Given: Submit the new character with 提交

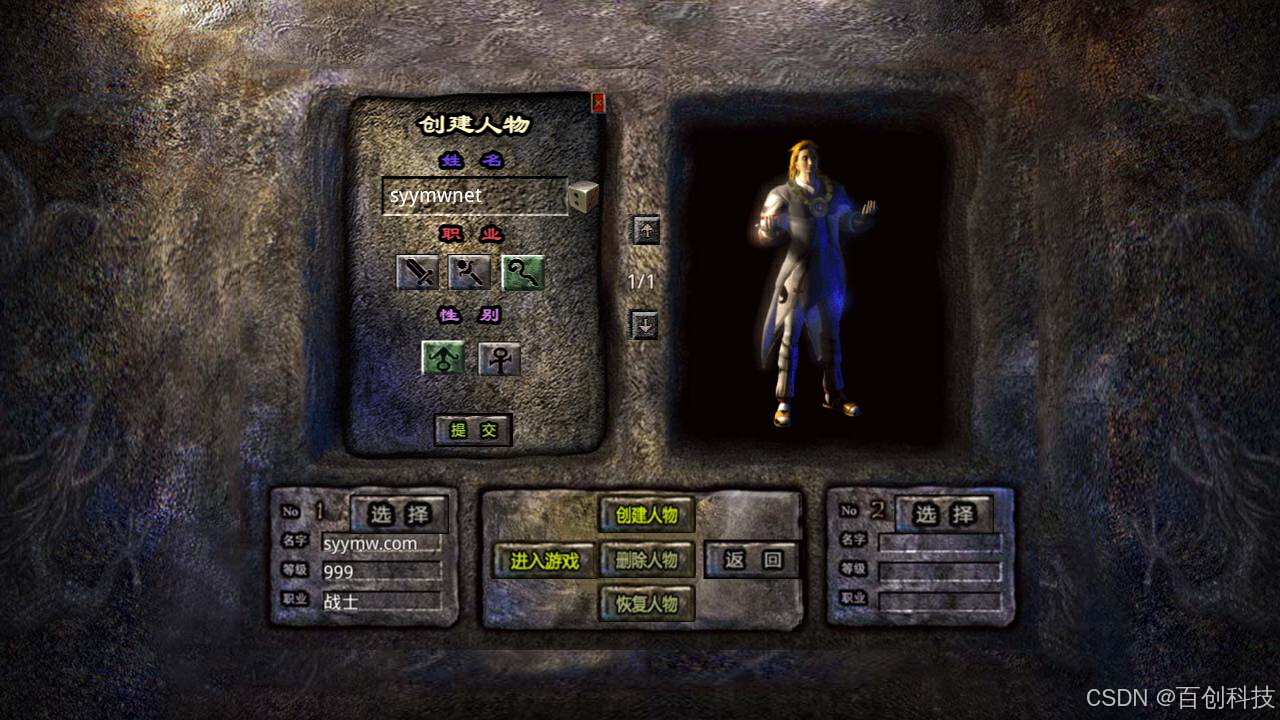Looking at the screenshot, I should click(x=473, y=430).
